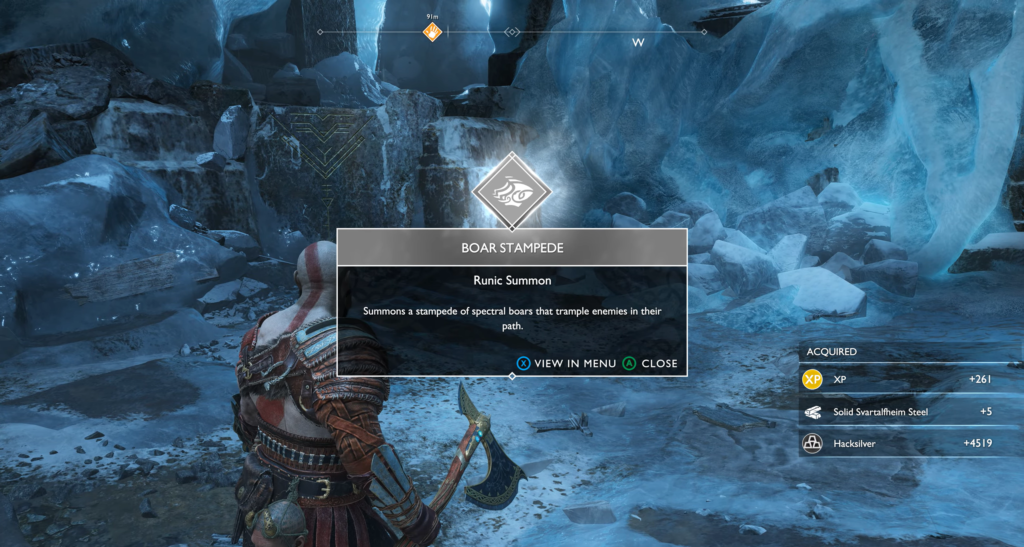Click the XP acquired row

coord(909,380)
